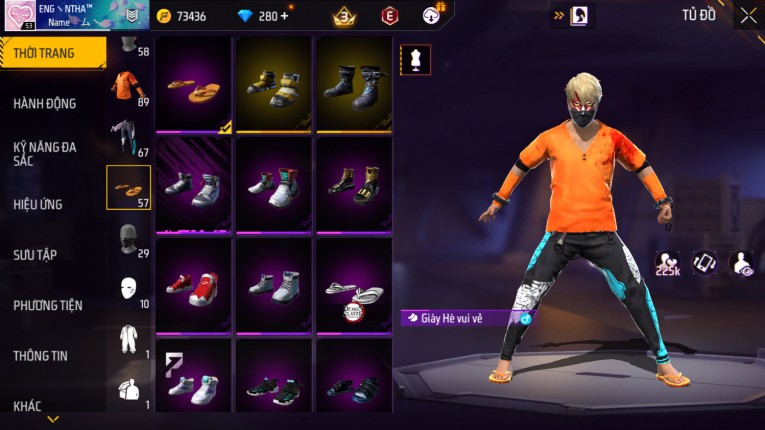The height and width of the screenshot is (430, 765).
Task: Switch to the HÀNH ĐỘNG tab
Action: click(45, 103)
